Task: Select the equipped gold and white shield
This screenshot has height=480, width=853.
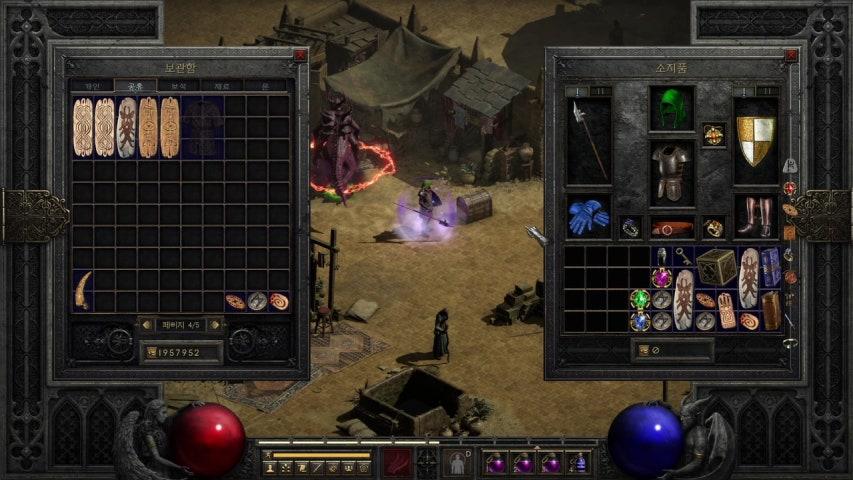Action: [755, 138]
